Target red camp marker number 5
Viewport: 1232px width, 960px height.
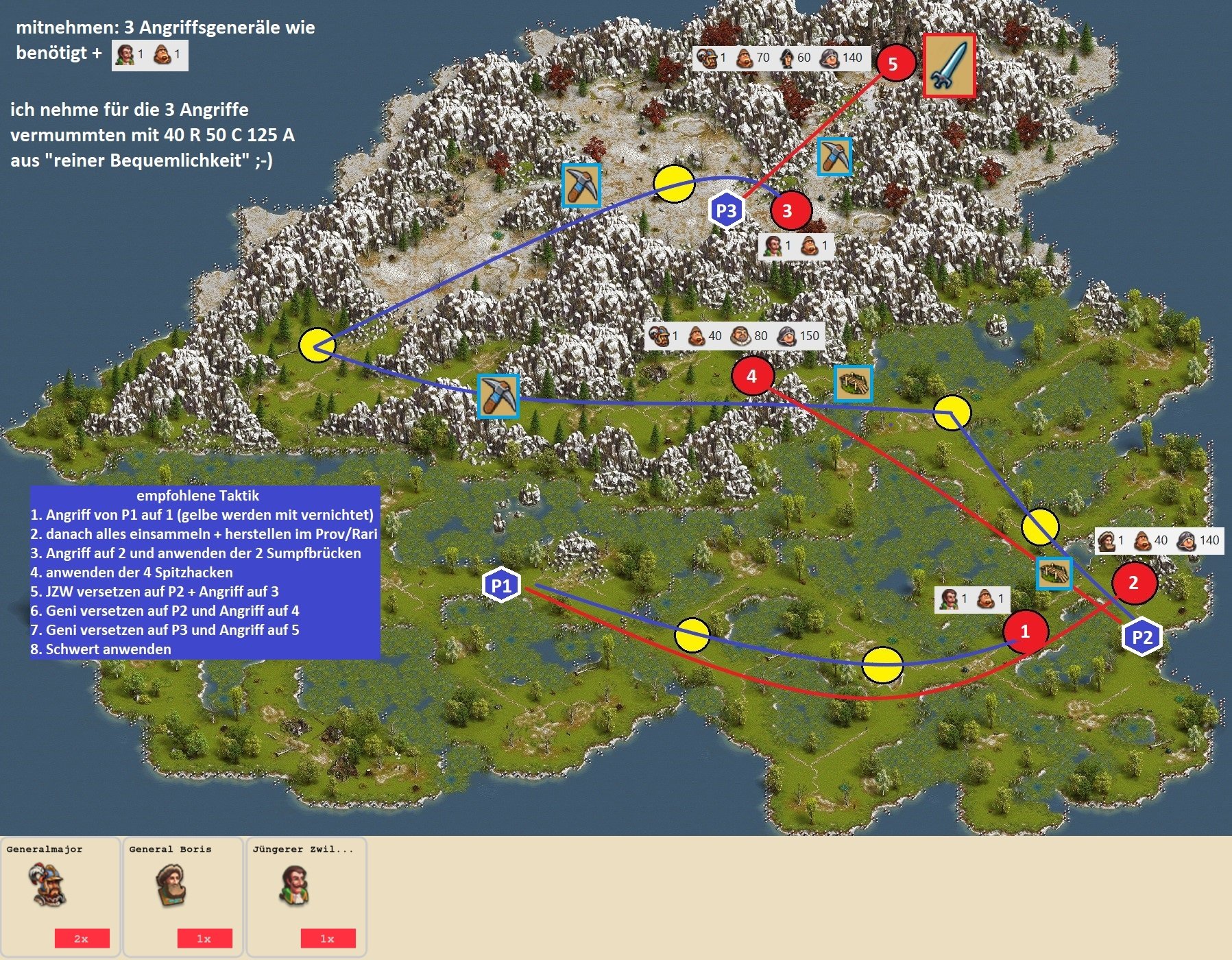coord(893,64)
